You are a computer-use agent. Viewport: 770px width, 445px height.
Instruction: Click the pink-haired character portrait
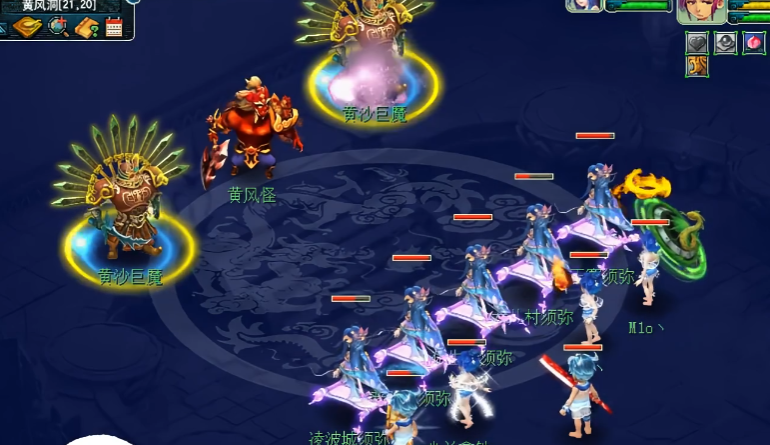(x=701, y=10)
